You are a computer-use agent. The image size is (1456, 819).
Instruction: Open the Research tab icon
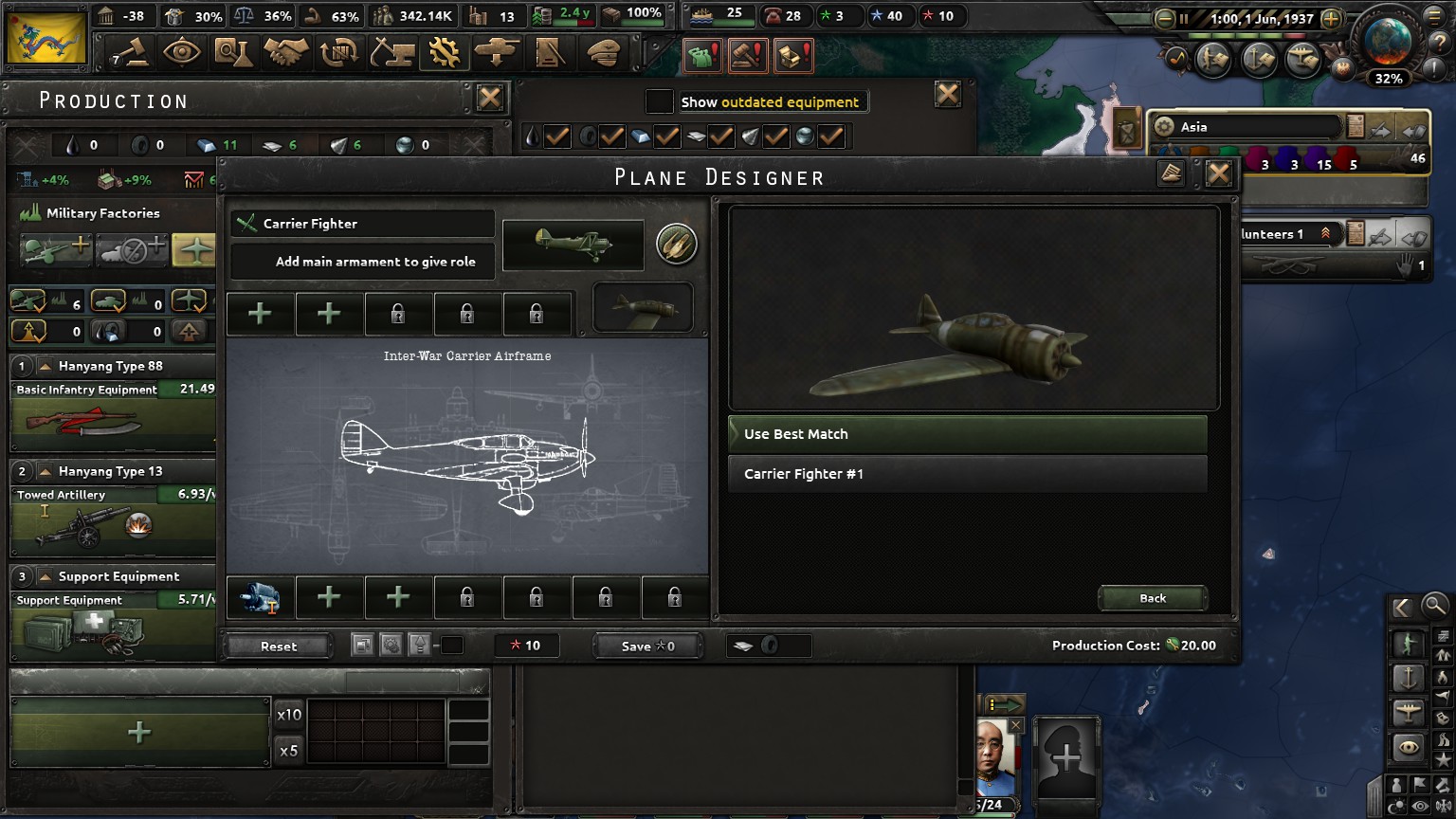[x=234, y=52]
